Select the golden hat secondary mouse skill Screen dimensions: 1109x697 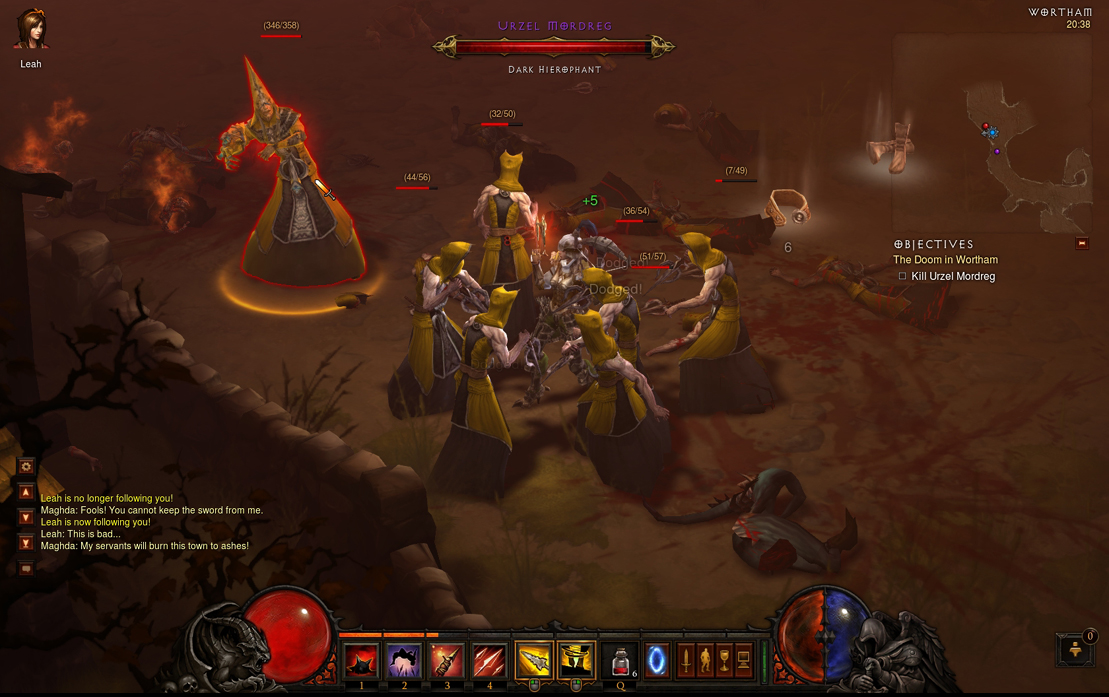576,661
